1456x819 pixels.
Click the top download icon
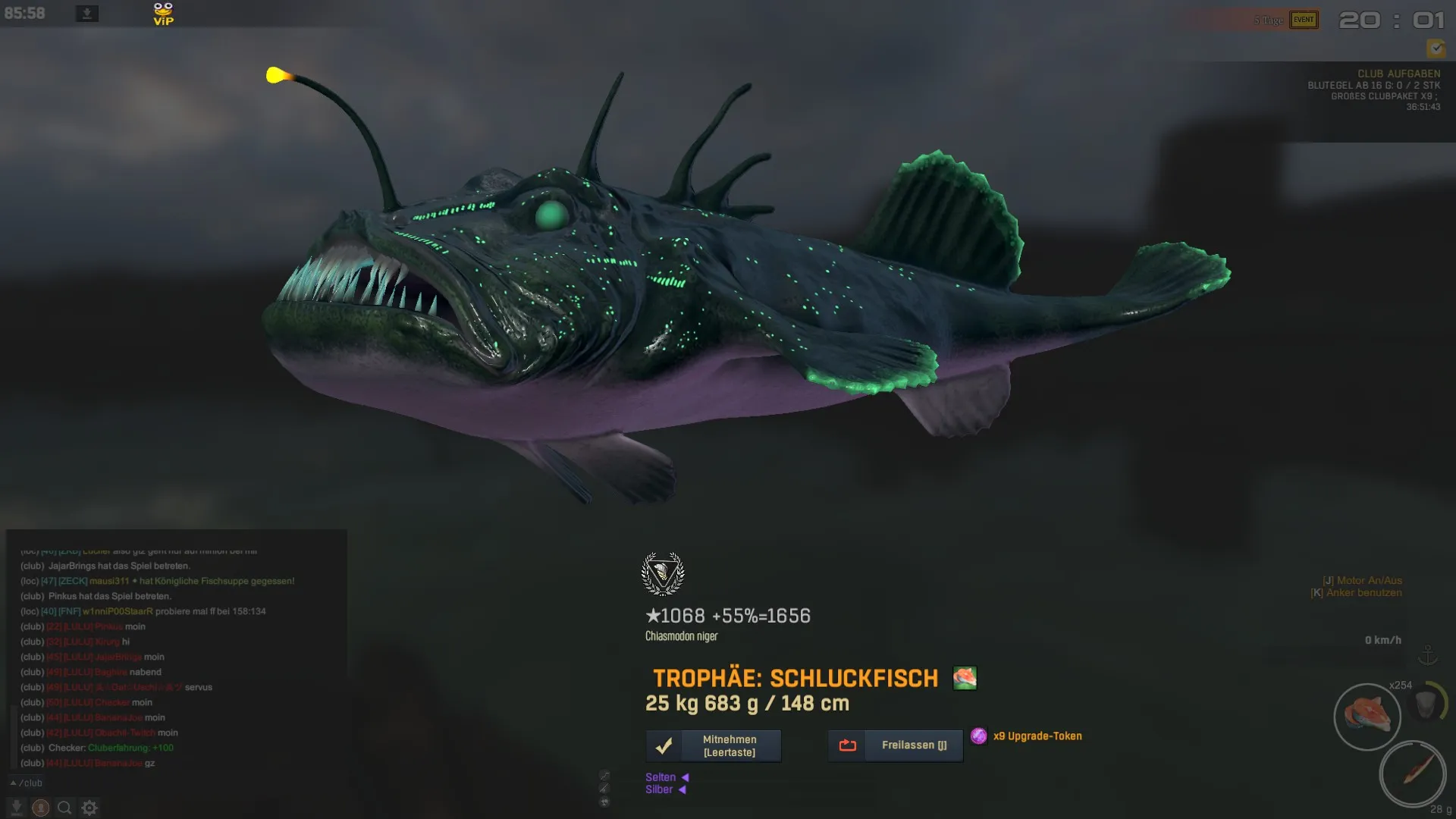pos(87,14)
